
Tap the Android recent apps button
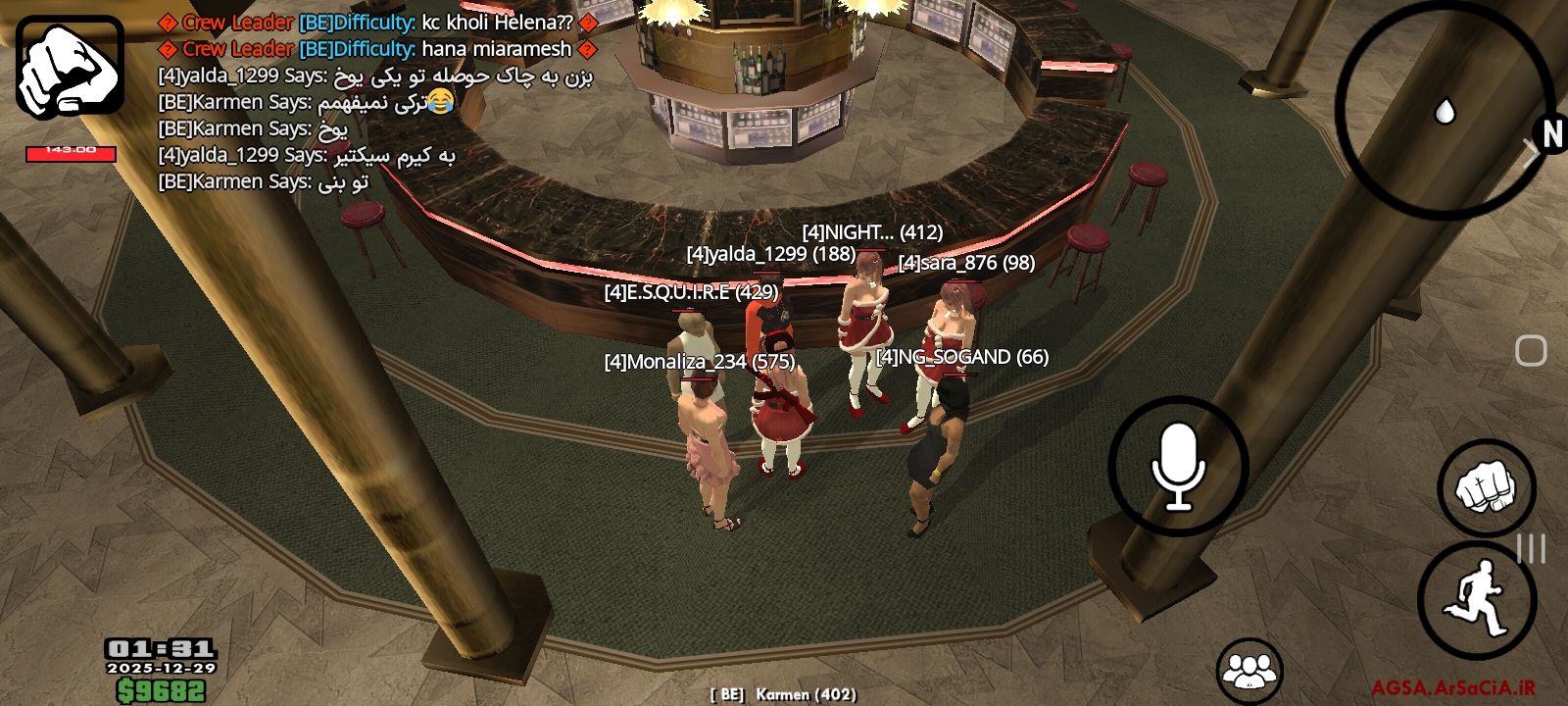1531,548
